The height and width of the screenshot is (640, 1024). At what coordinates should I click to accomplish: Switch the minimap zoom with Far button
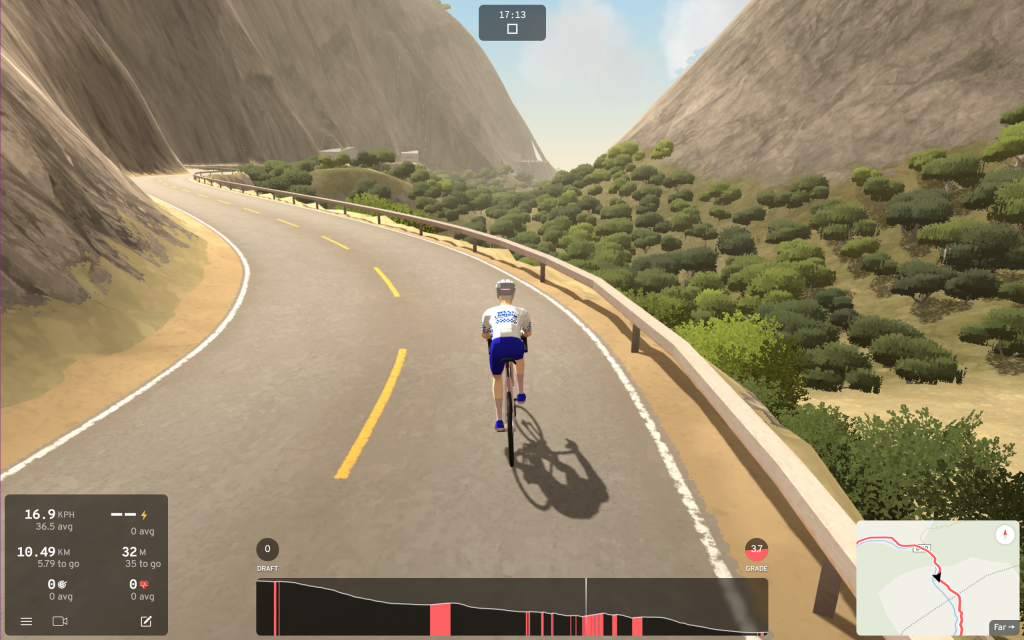click(1002, 626)
